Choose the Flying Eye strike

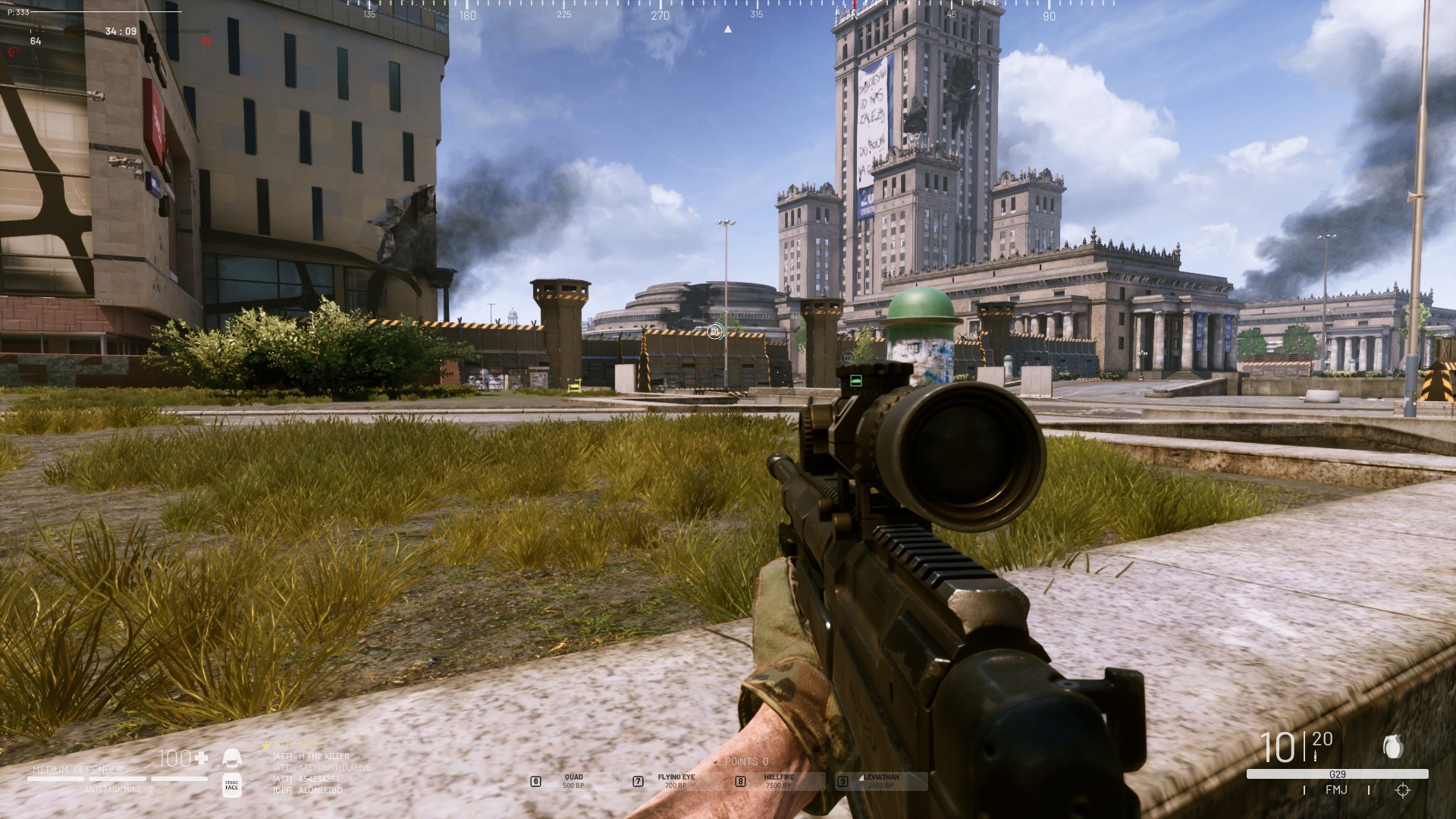675,781
